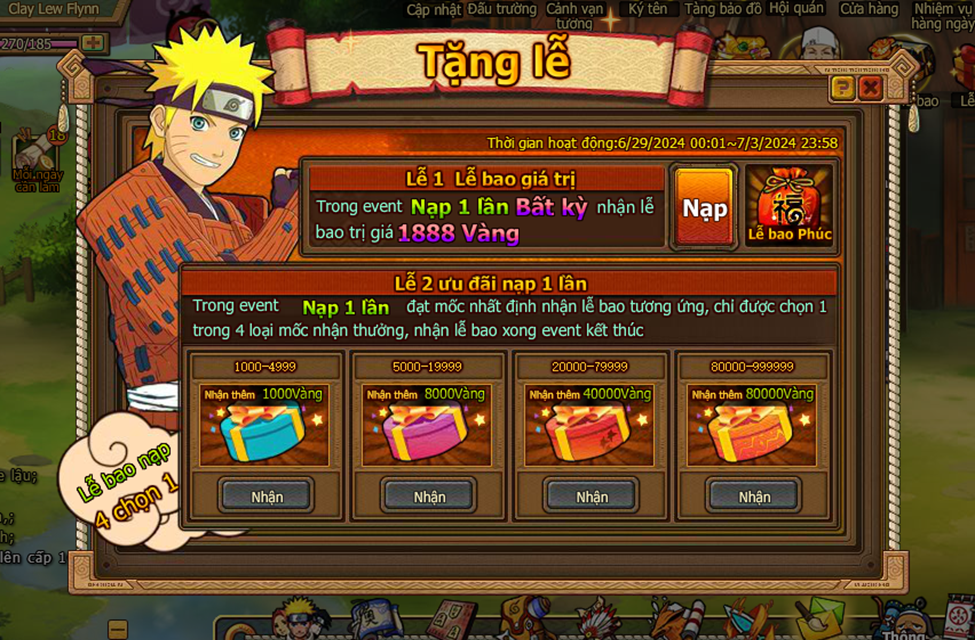Image resolution: width=975 pixels, height=640 pixels.
Task: Click the green plus button by stamina
Action: [x=92, y=43]
